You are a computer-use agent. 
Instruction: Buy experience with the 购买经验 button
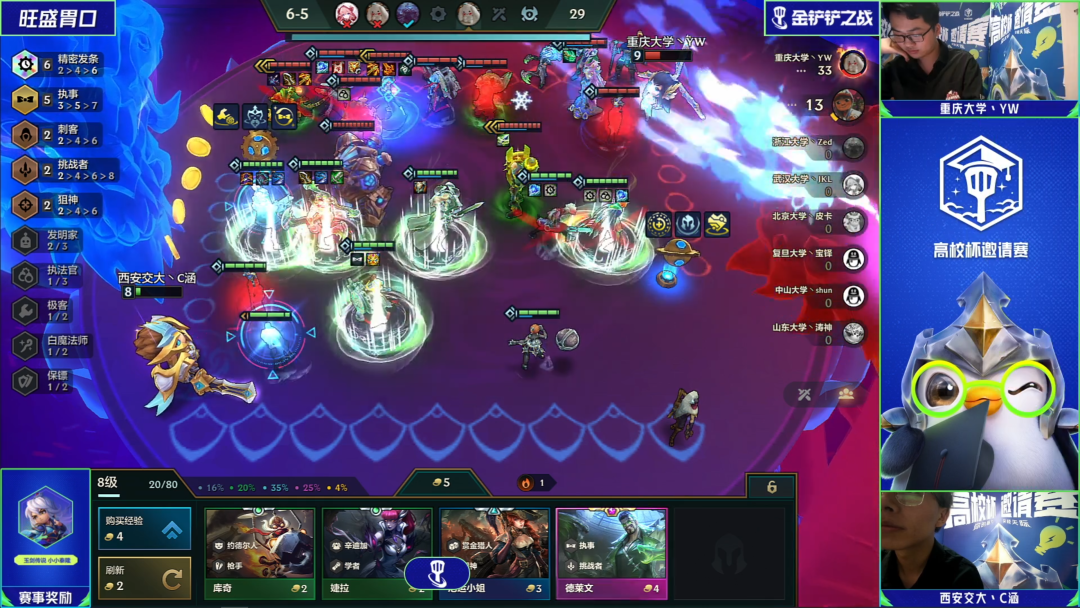tap(145, 528)
